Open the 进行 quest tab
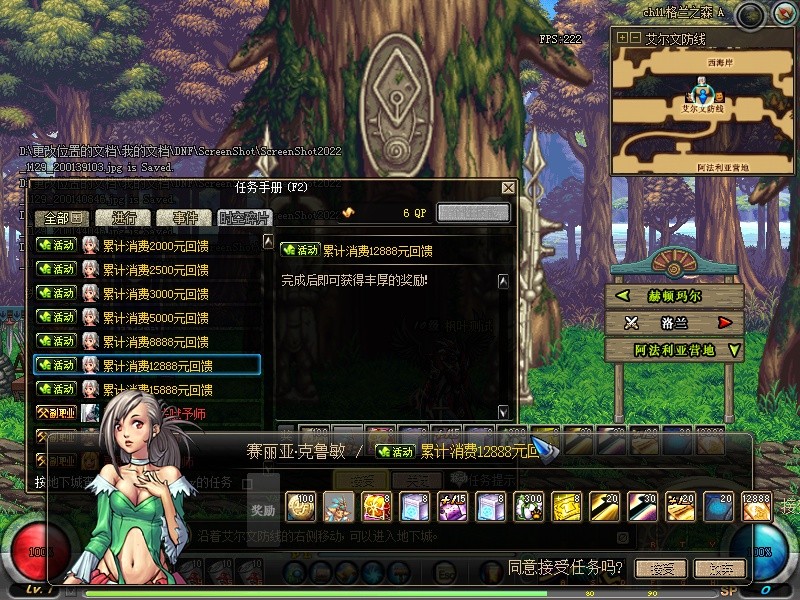 click(x=125, y=218)
